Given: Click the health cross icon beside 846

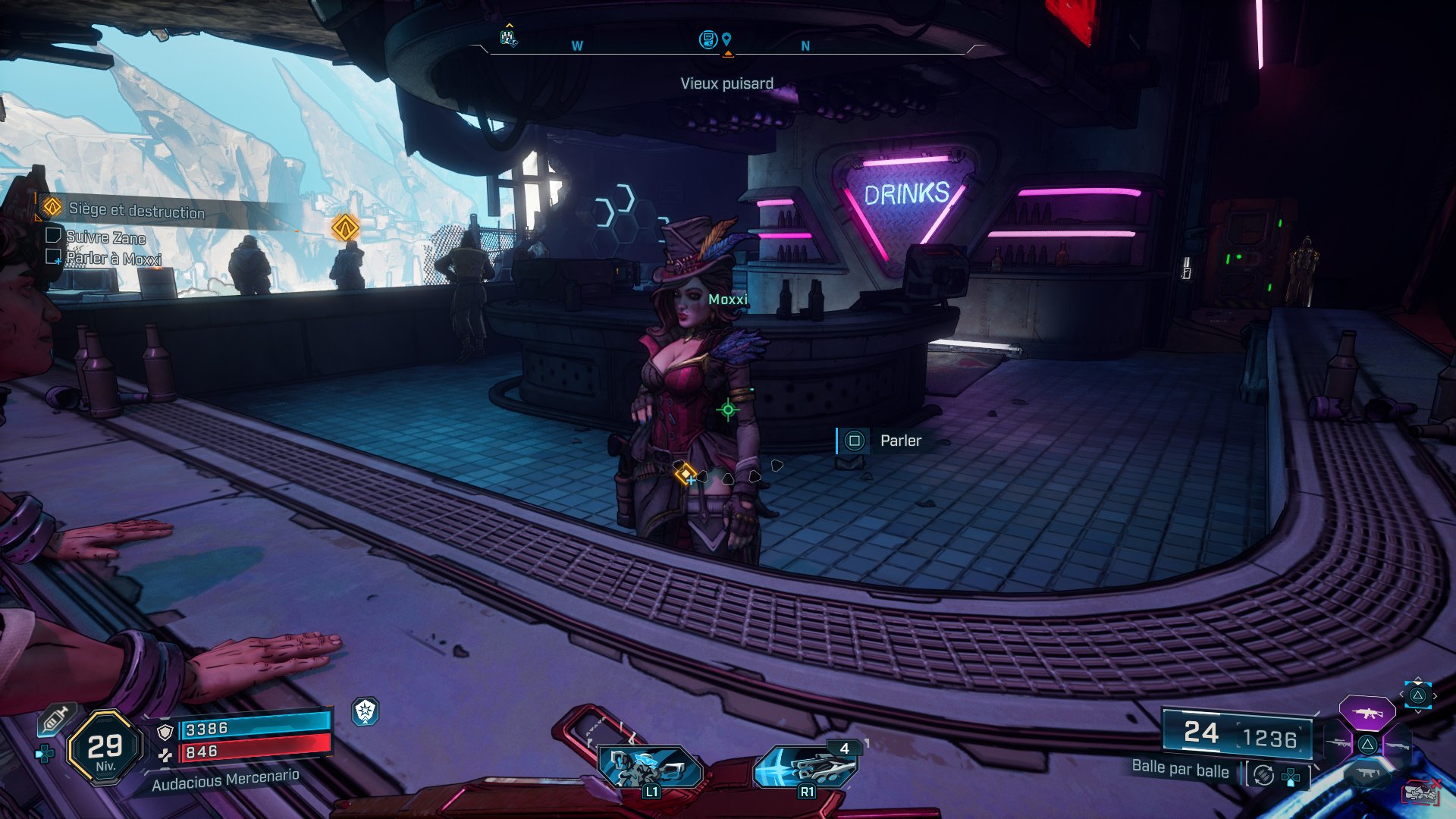Looking at the screenshot, I should [x=166, y=754].
